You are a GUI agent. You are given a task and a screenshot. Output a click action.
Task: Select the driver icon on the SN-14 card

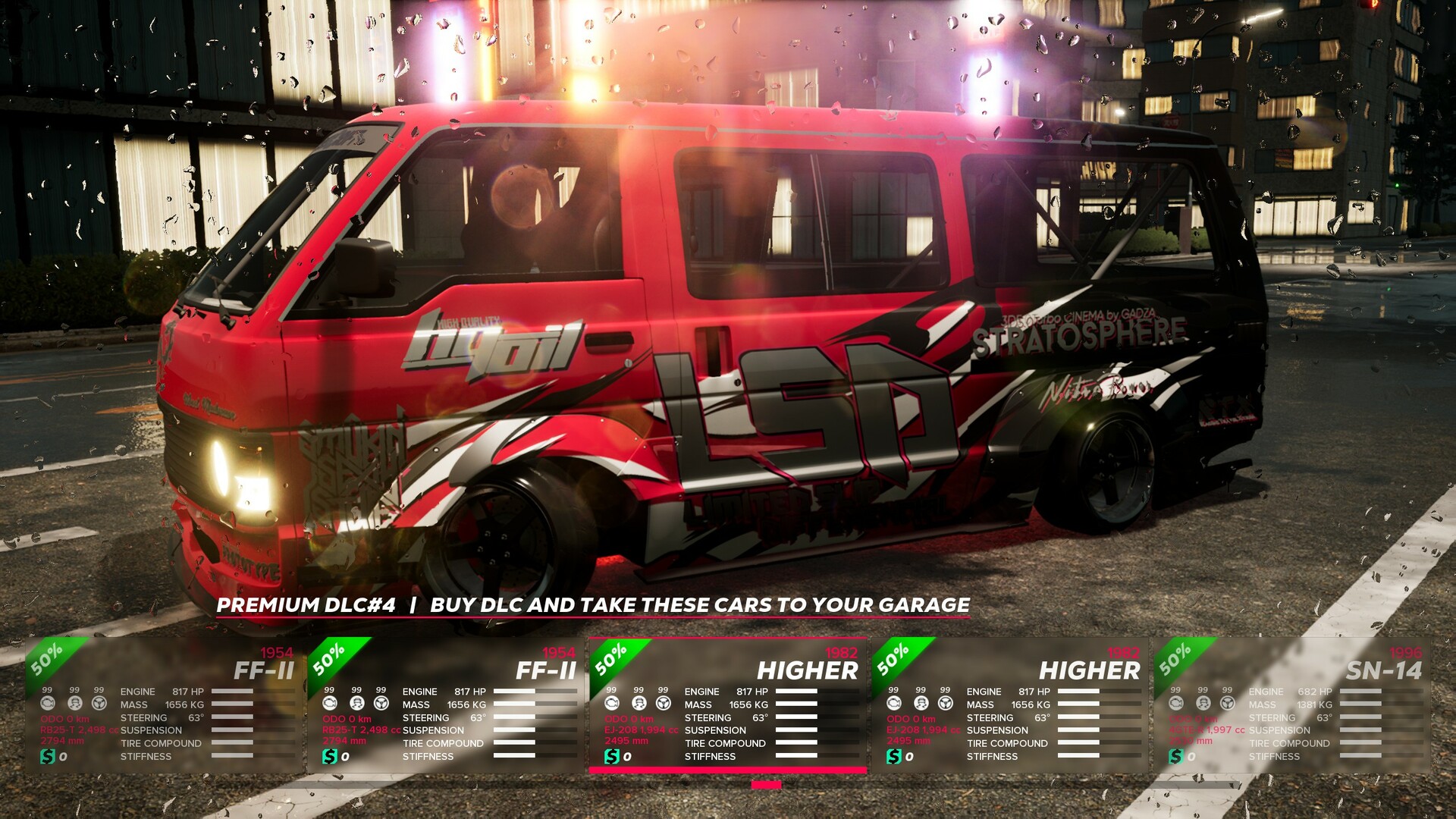point(1203,704)
